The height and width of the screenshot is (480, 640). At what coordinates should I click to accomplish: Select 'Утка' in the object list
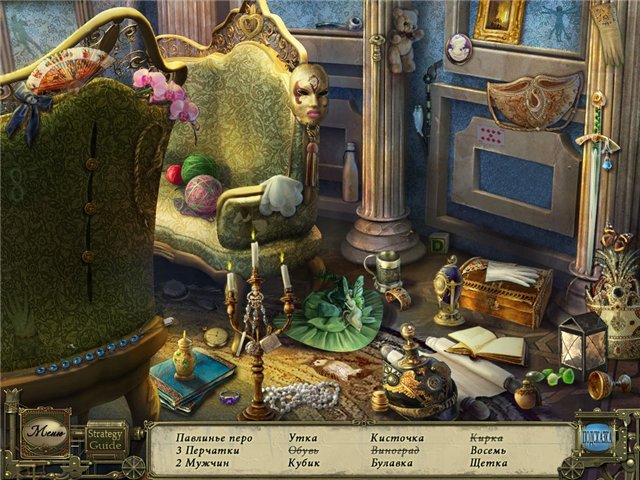[x=302, y=438]
